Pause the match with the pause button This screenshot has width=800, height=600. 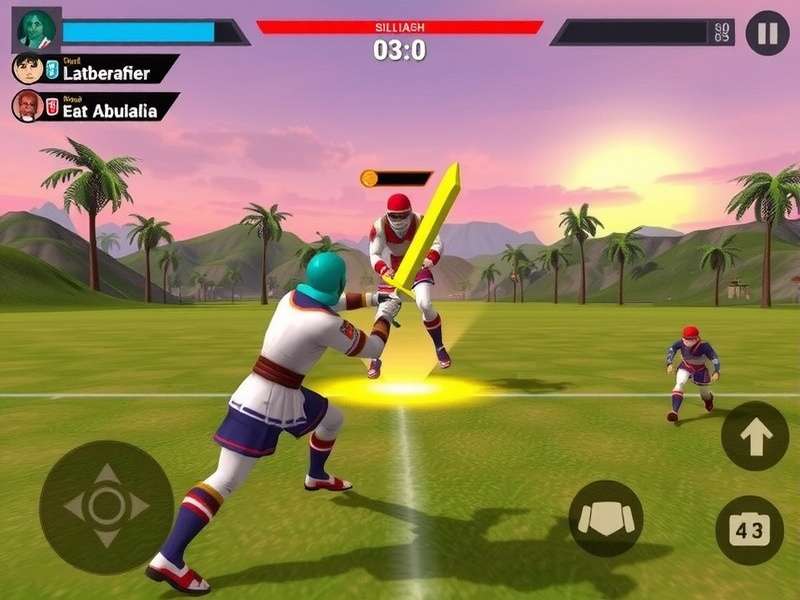click(767, 32)
